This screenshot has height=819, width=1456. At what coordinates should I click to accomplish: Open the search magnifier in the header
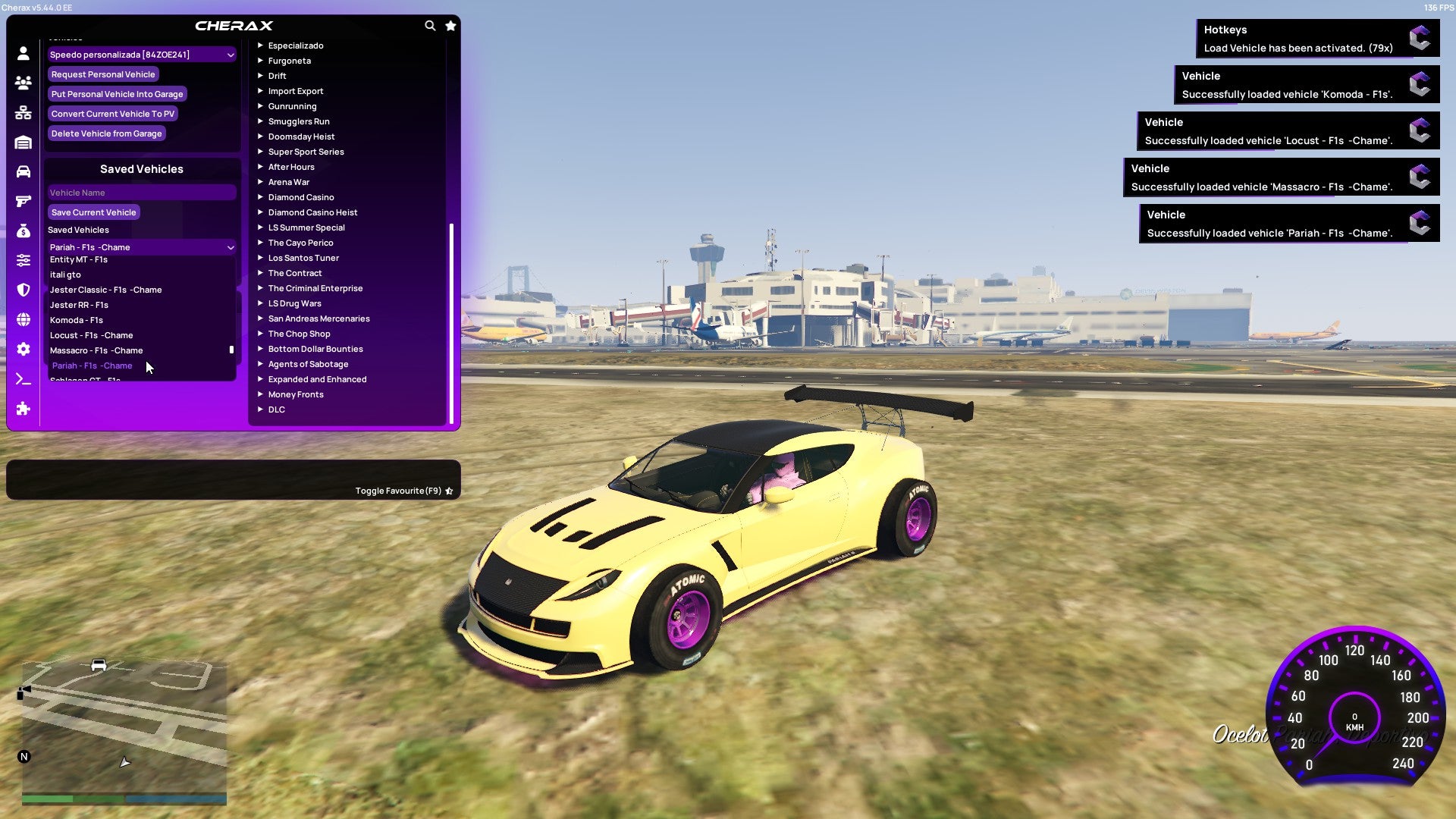pos(430,25)
